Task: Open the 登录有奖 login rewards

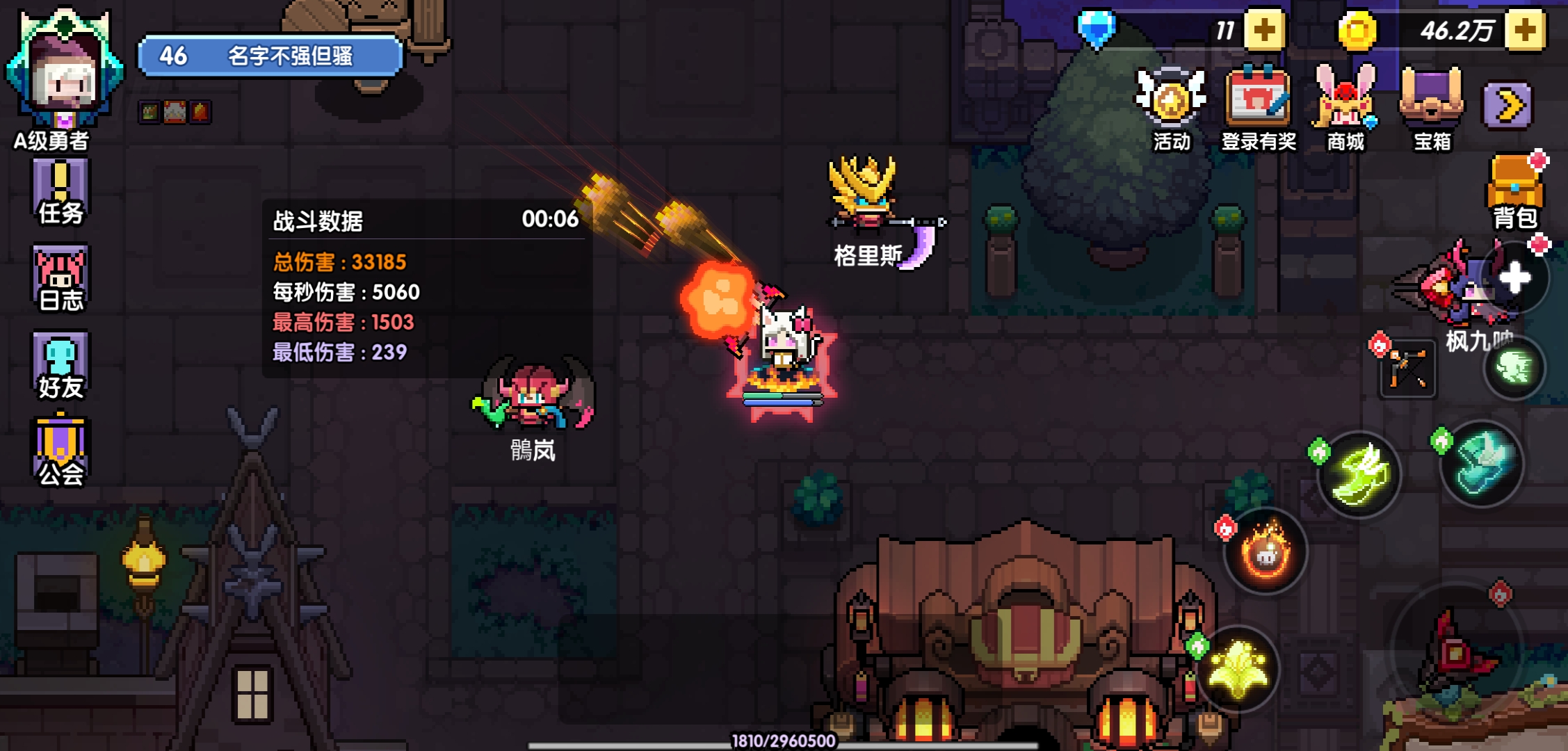Action: tap(1259, 108)
